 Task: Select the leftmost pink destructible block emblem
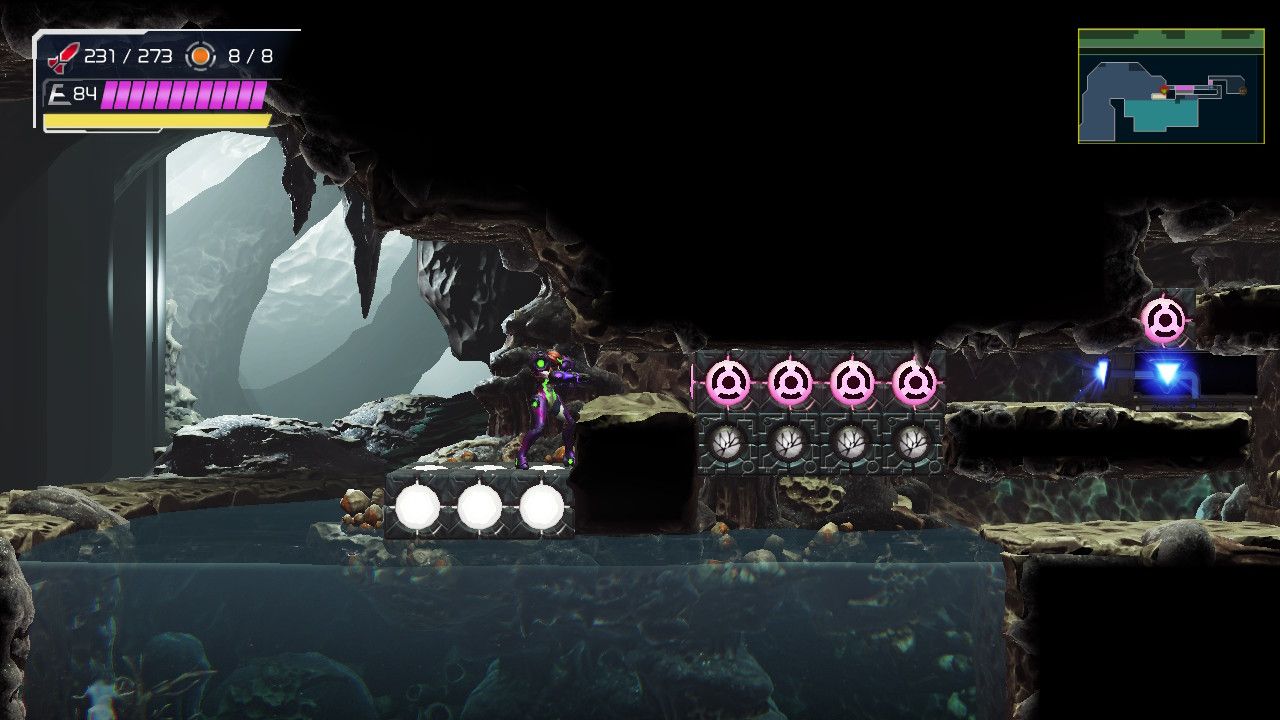[x=730, y=380]
